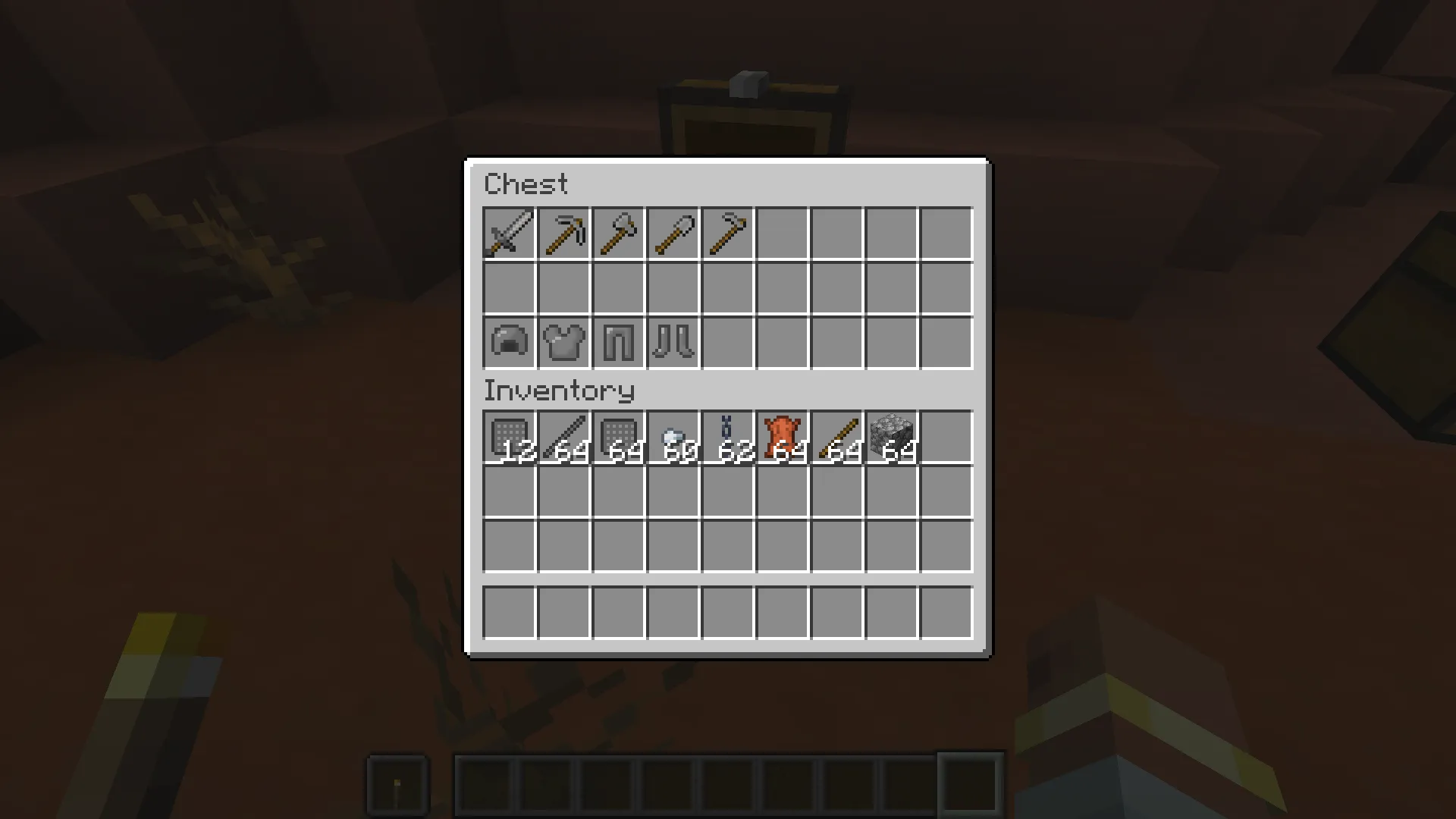
Task: Select the iron sword in the chest
Action: [508, 234]
